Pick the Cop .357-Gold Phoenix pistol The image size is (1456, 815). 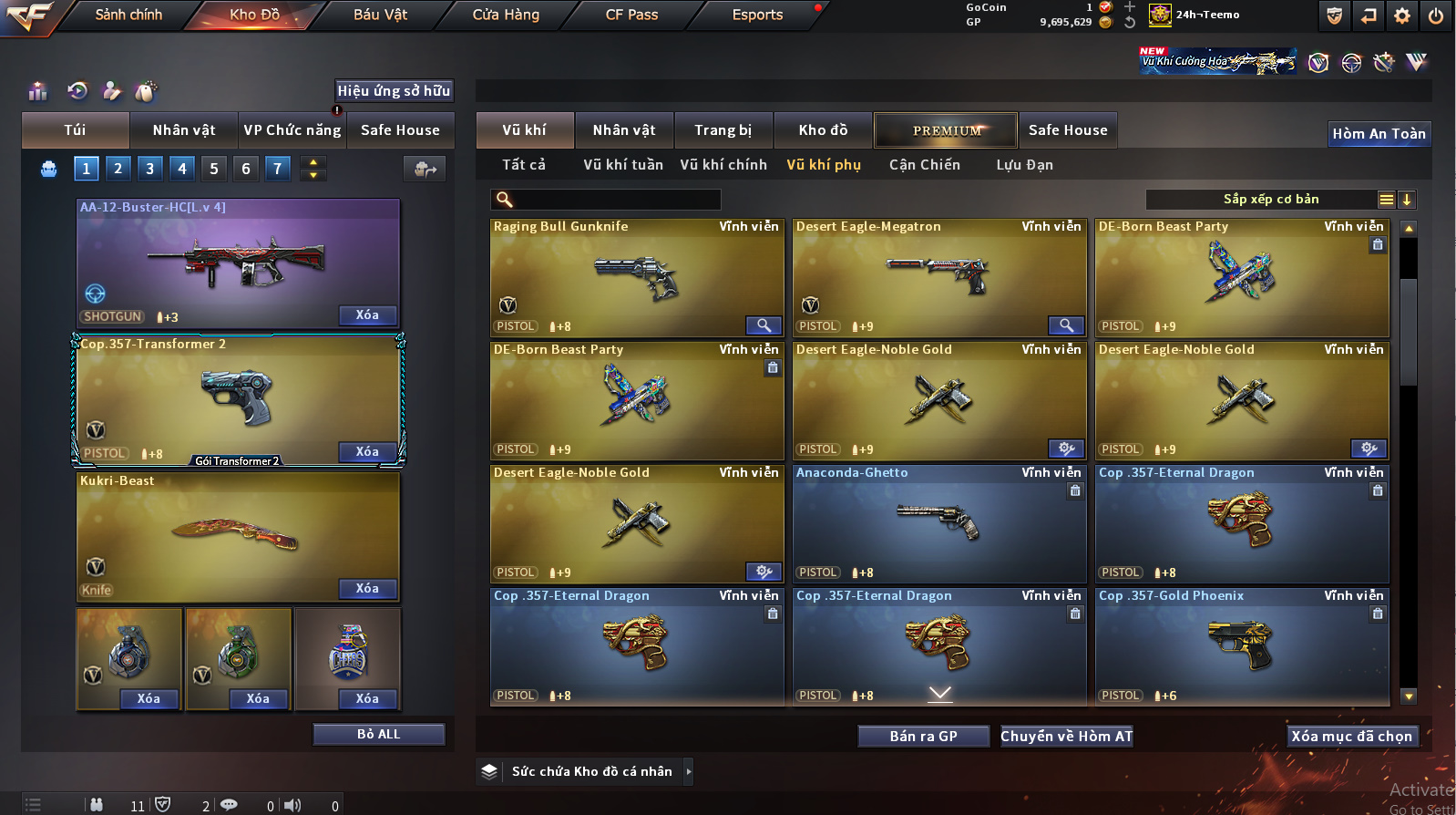coord(1241,647)
